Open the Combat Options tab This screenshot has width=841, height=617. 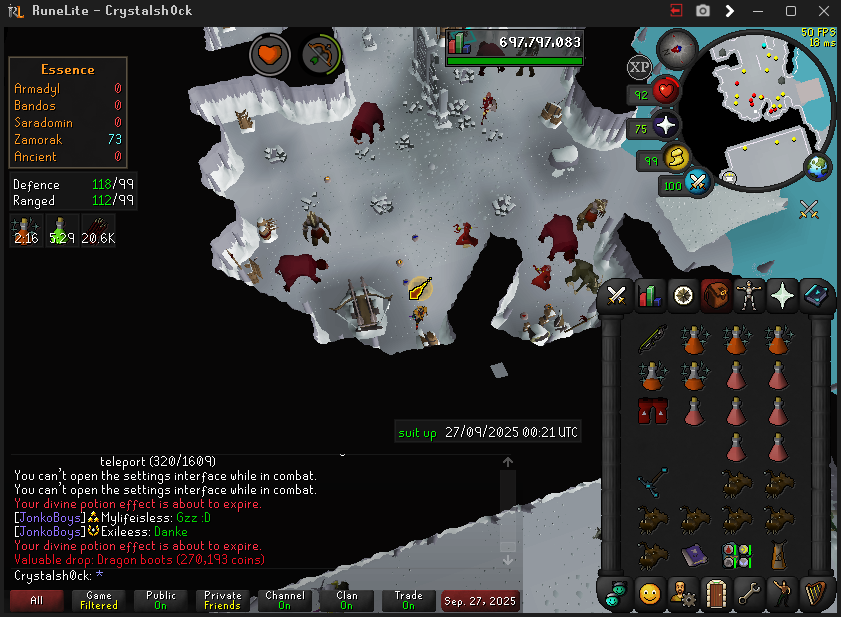click(617, 295)
